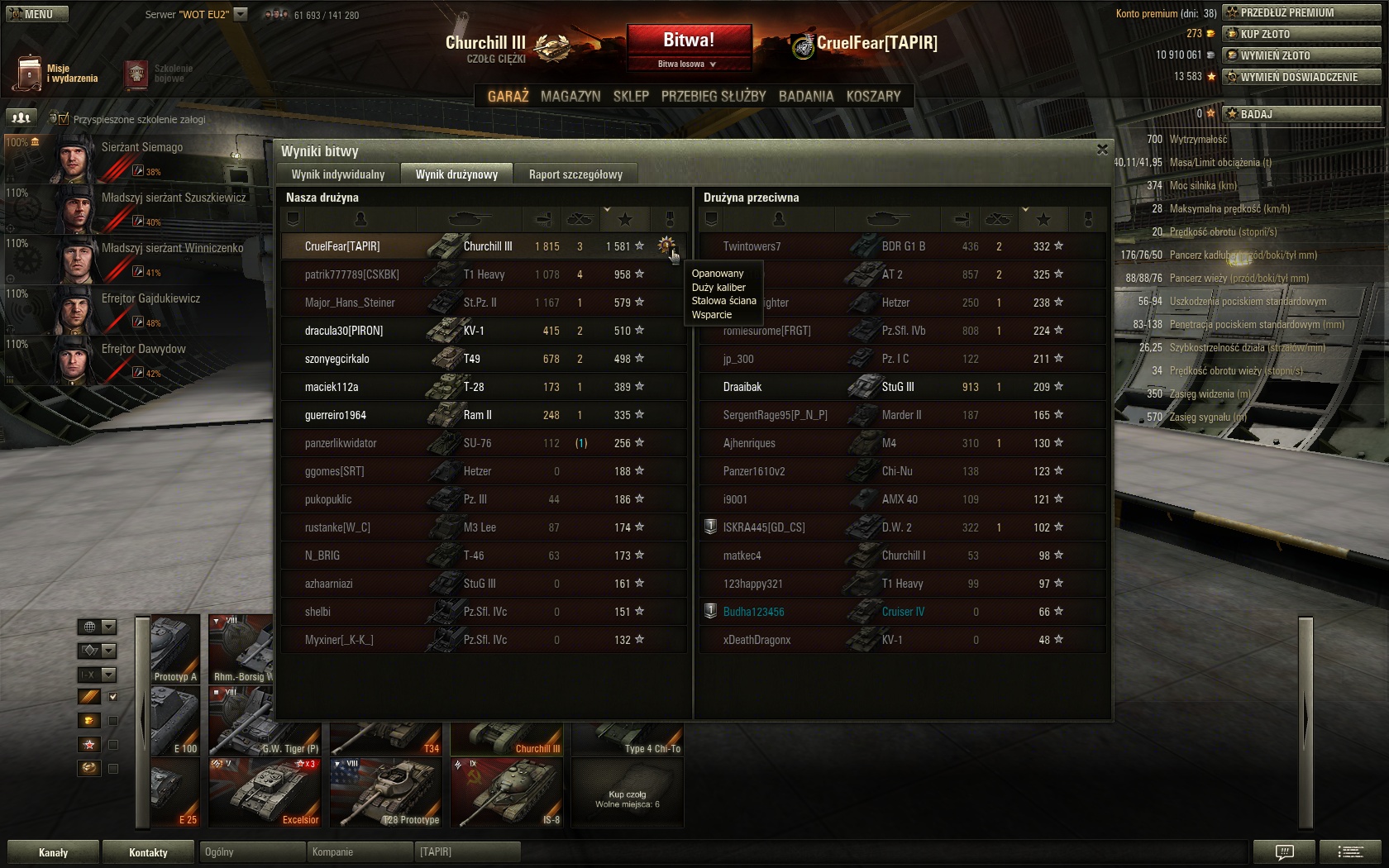The width and height of the screenshot is (1389, 868).
Task: Click the KUP ZŁOTO button
Action: (x=1301, y=34)
